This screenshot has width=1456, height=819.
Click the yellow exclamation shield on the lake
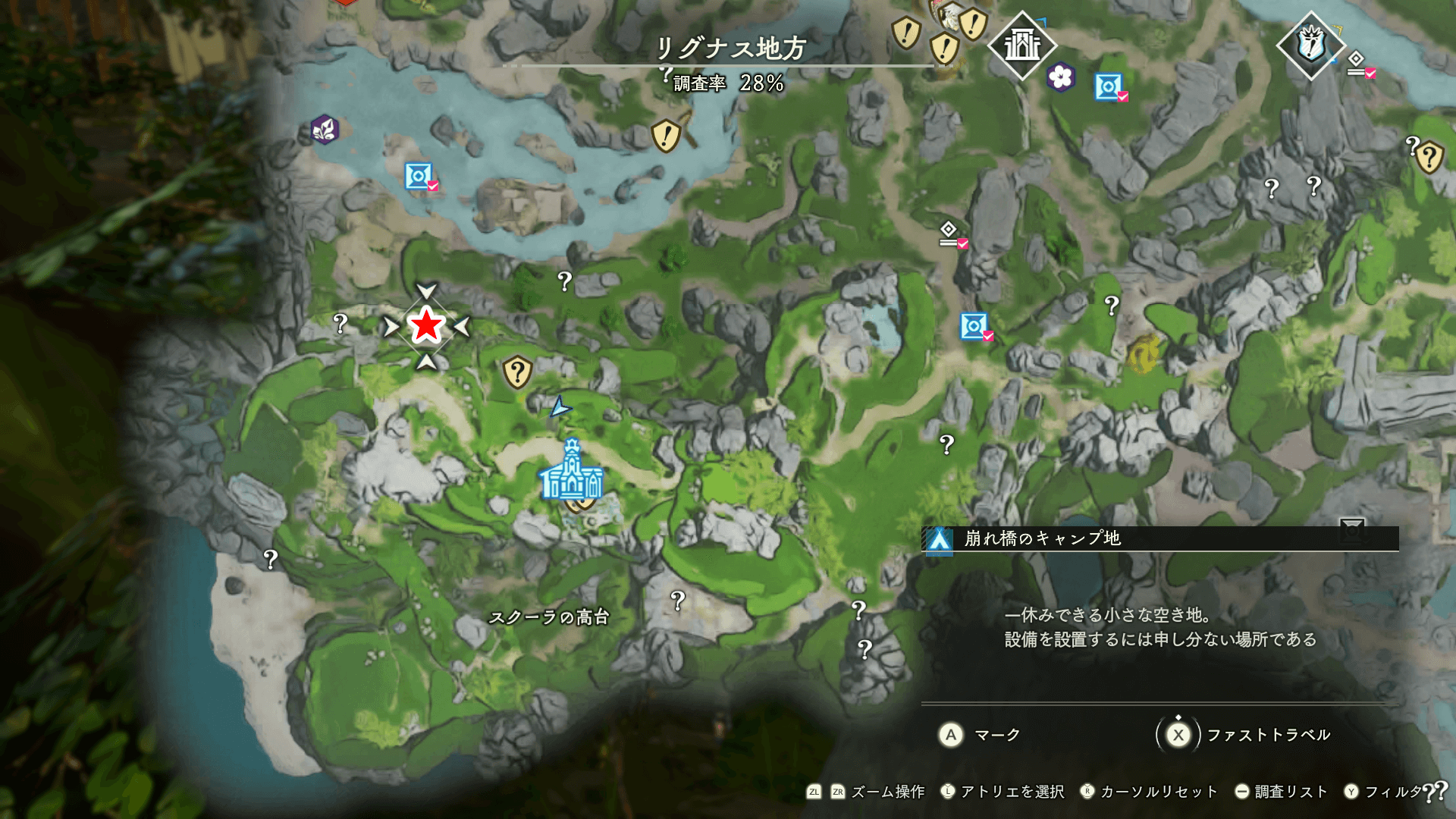(666, 136)
